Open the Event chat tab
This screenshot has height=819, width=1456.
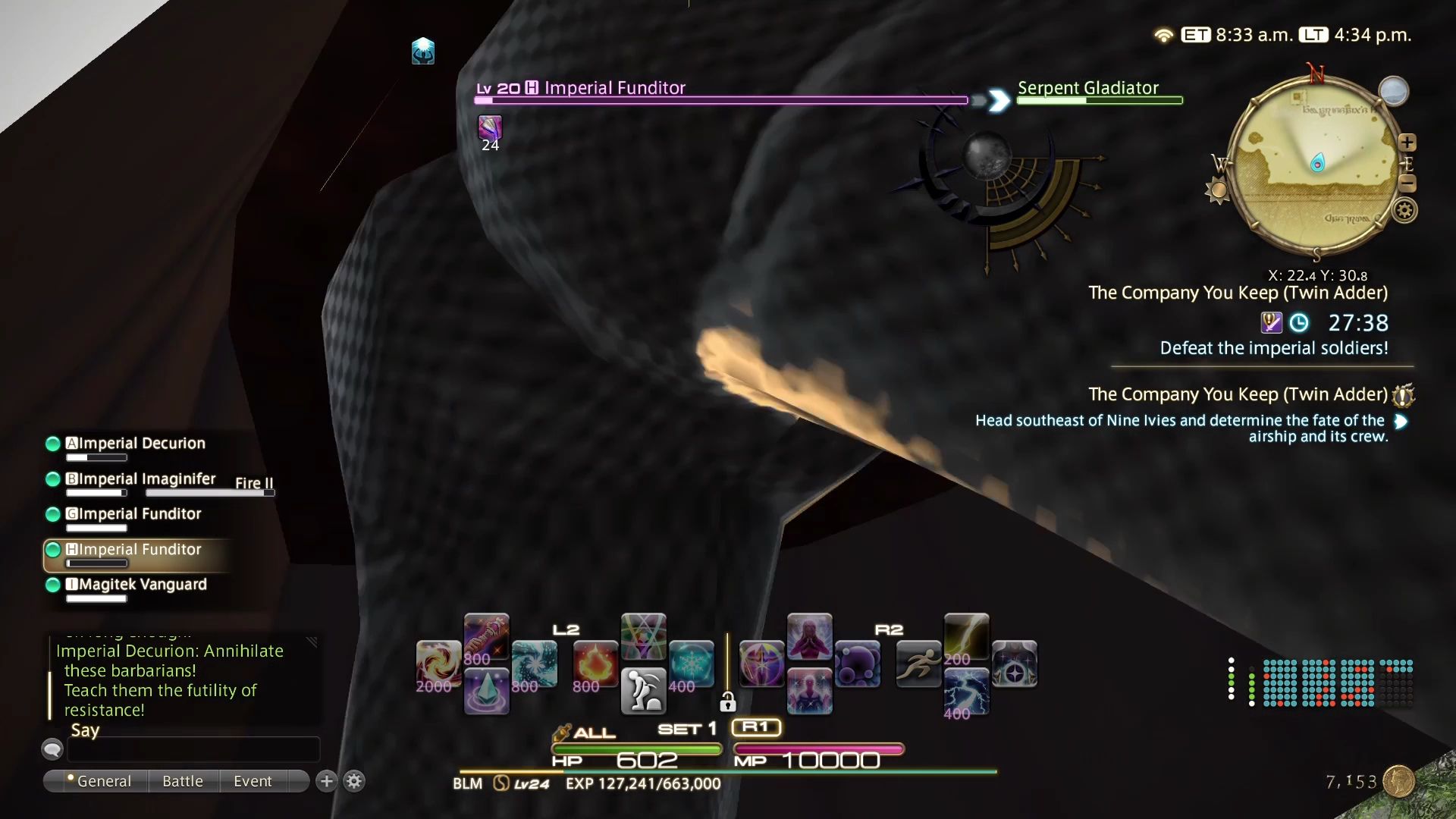pos(253,781)
